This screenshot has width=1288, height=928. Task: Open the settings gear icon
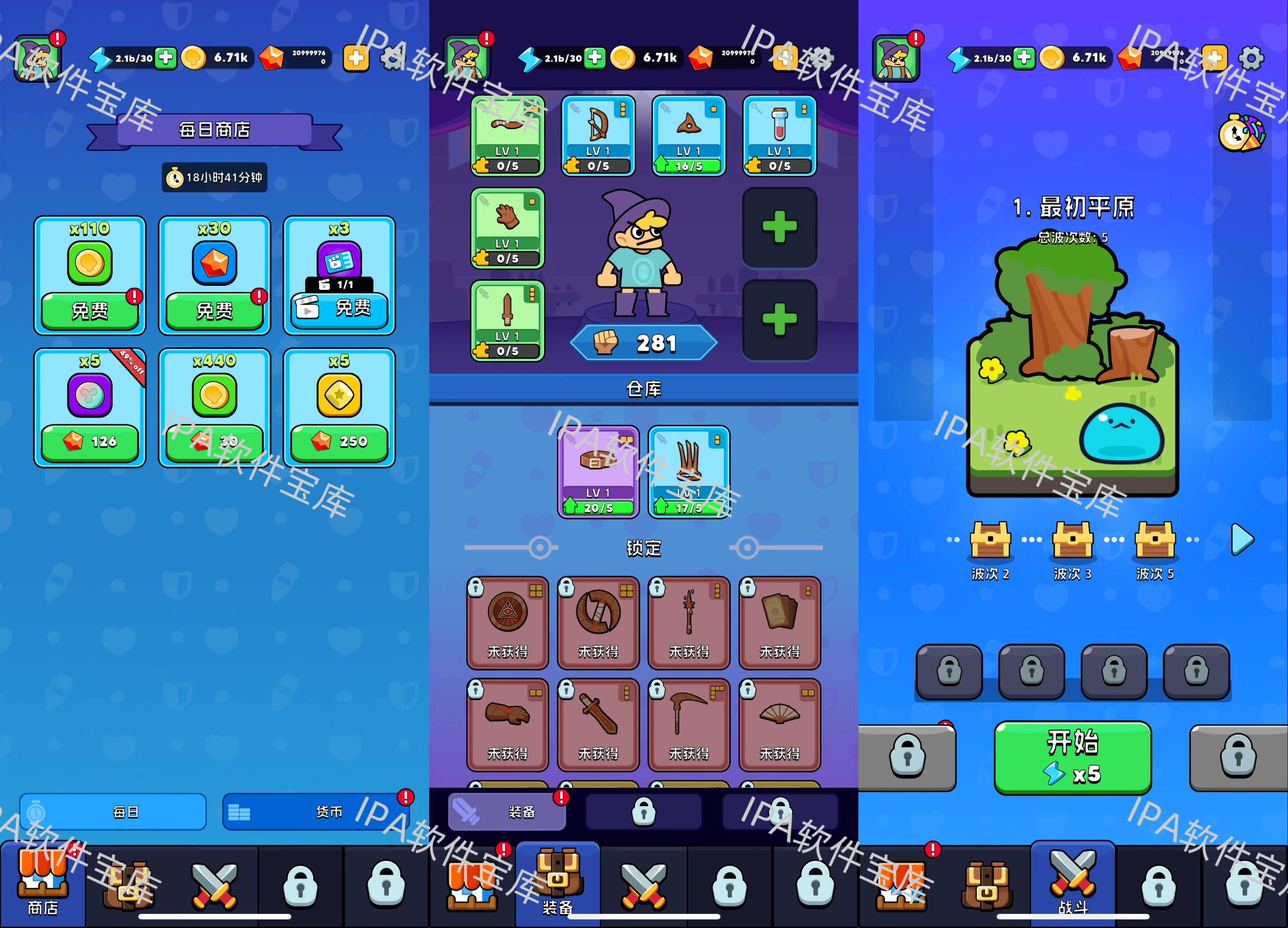(1249, 57)
